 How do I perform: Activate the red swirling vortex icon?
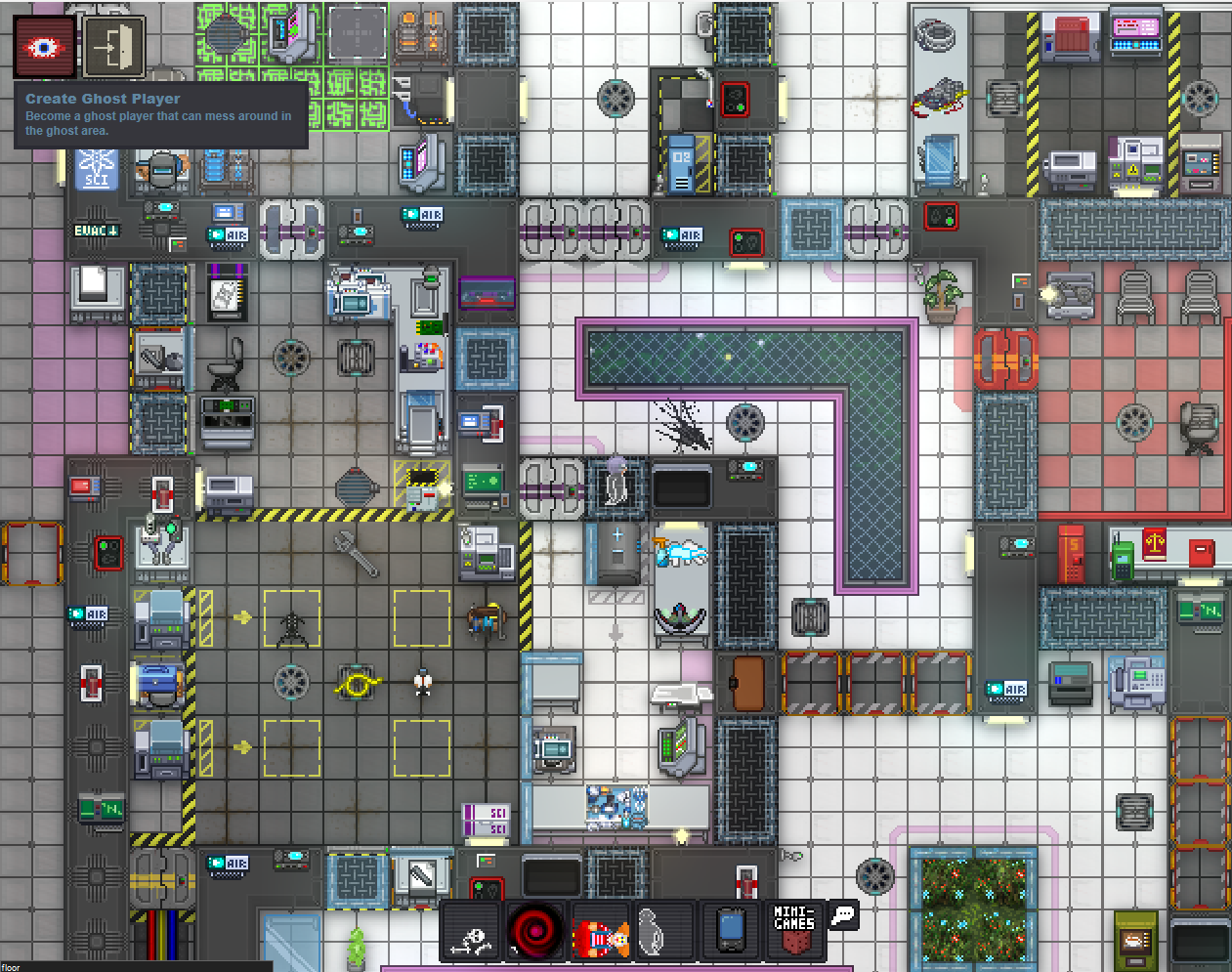coord(536,931)
